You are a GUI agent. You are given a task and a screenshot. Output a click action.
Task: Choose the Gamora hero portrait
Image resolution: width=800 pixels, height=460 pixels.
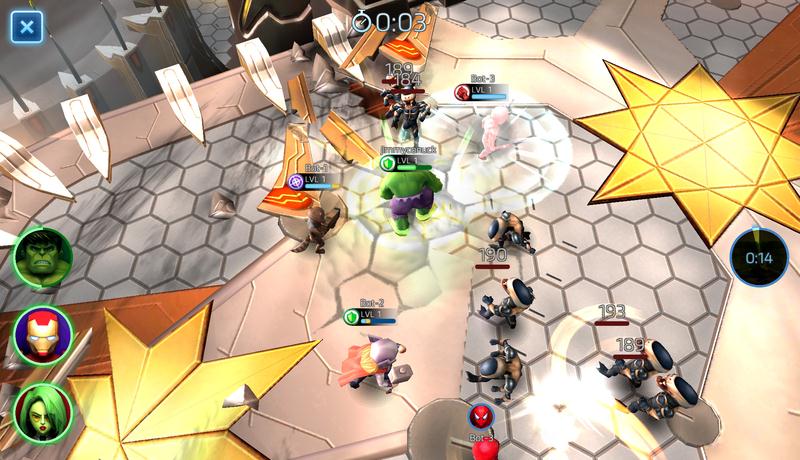tap(42, 412)
